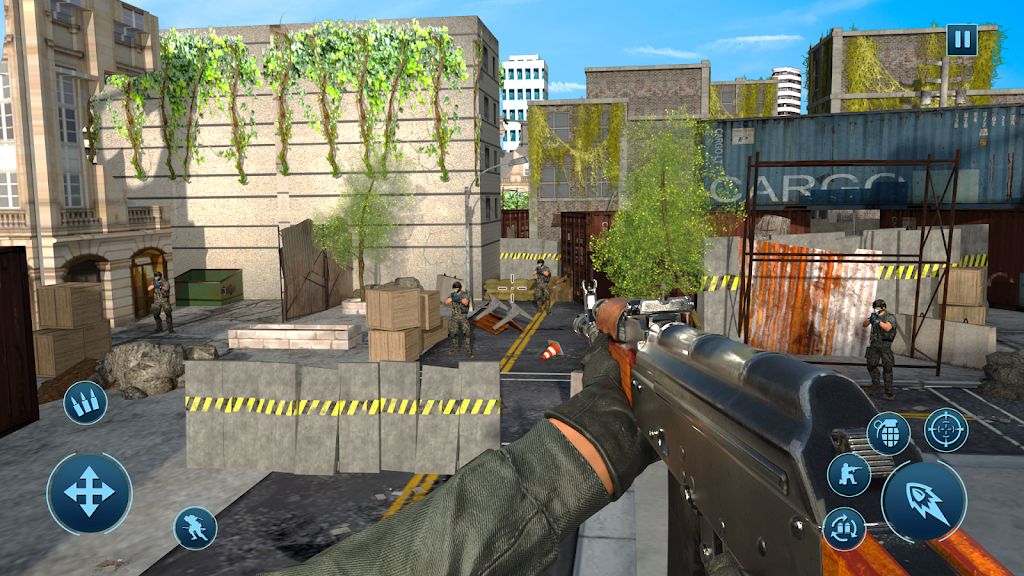Fire the weapon with the large bullet button

[923, 502]
